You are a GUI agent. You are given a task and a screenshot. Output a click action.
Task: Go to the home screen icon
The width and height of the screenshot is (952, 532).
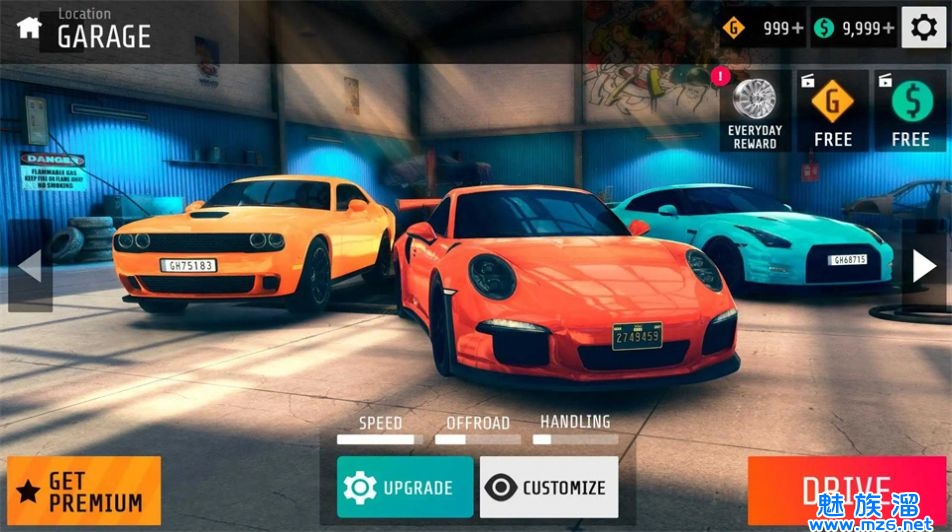[x=28, y=28]
